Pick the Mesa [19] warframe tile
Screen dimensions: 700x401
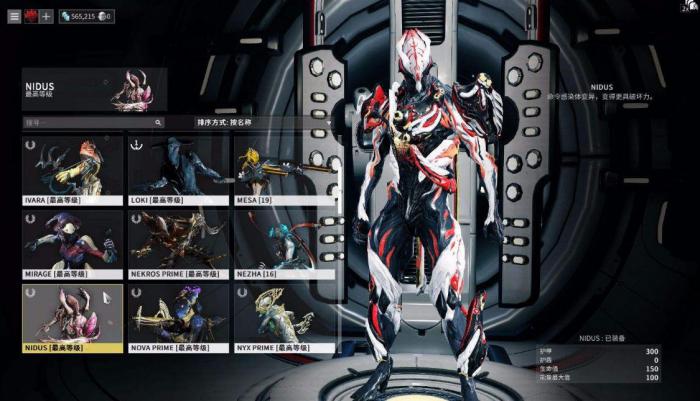point(284,170)
